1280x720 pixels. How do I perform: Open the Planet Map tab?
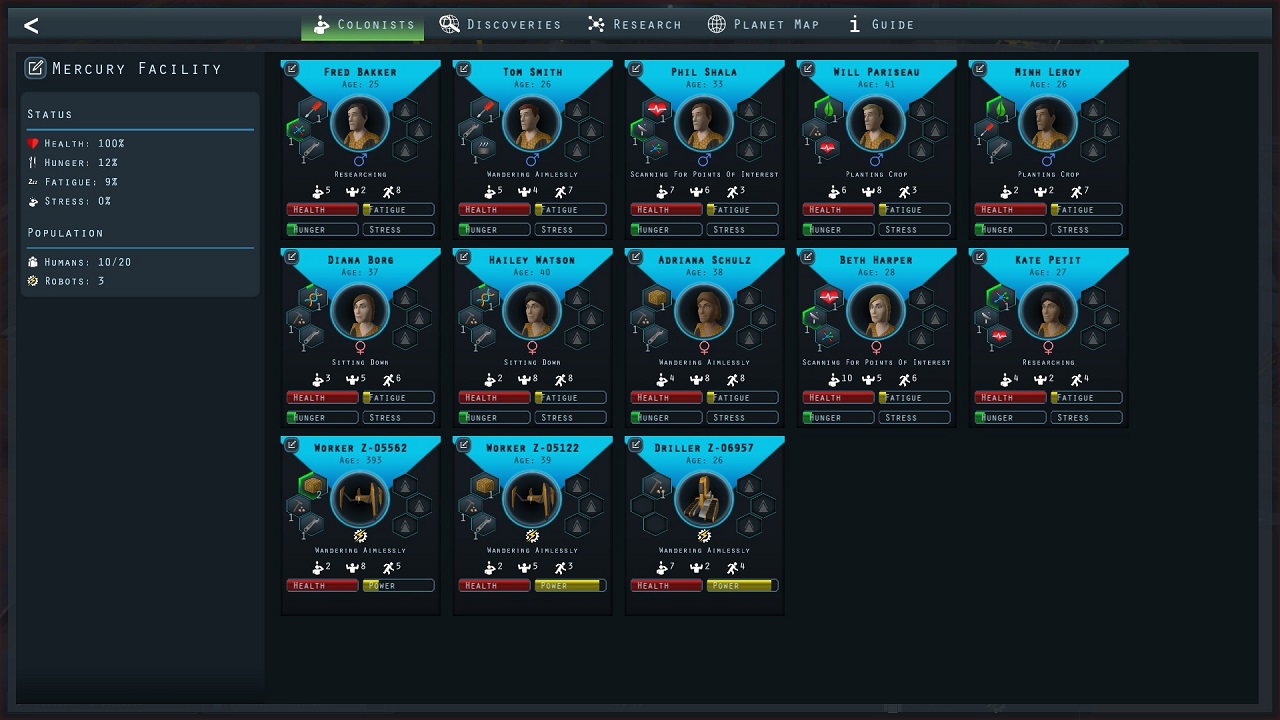(x=763, y=25)
